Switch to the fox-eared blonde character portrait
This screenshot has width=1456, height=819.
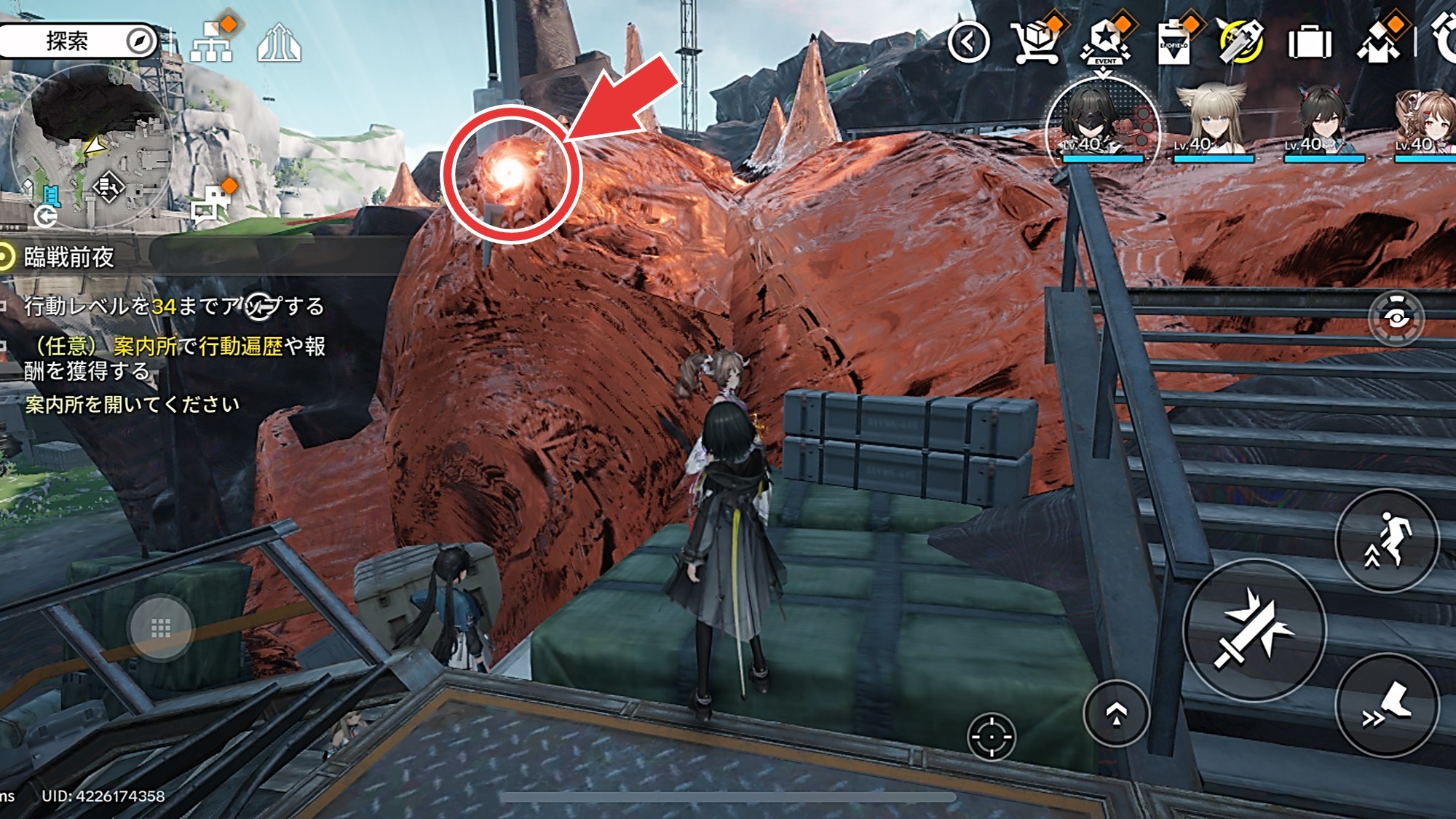[x=1211, y=120]
